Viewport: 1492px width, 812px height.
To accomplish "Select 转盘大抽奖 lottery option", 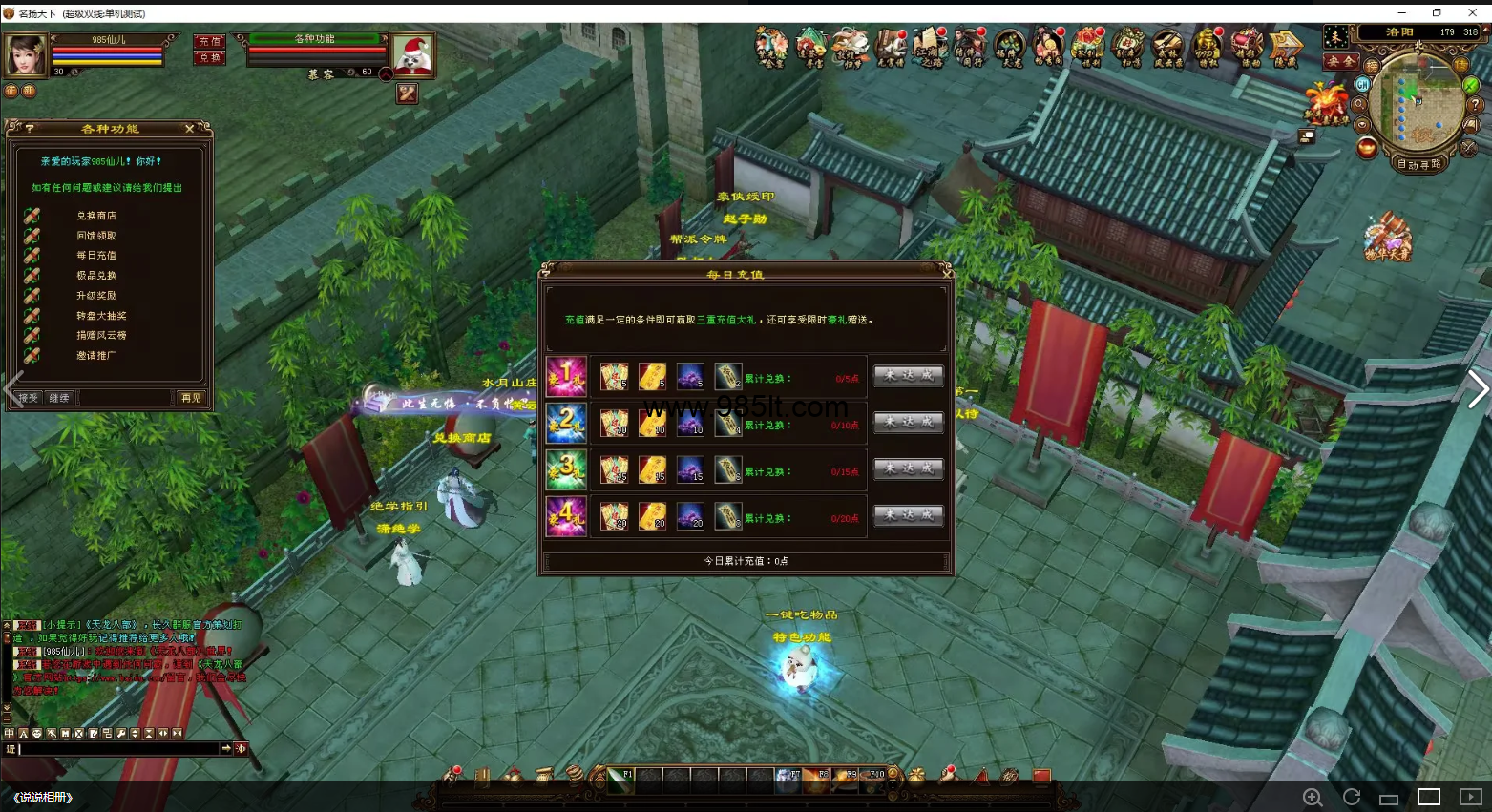I will (x=101, y=316).
